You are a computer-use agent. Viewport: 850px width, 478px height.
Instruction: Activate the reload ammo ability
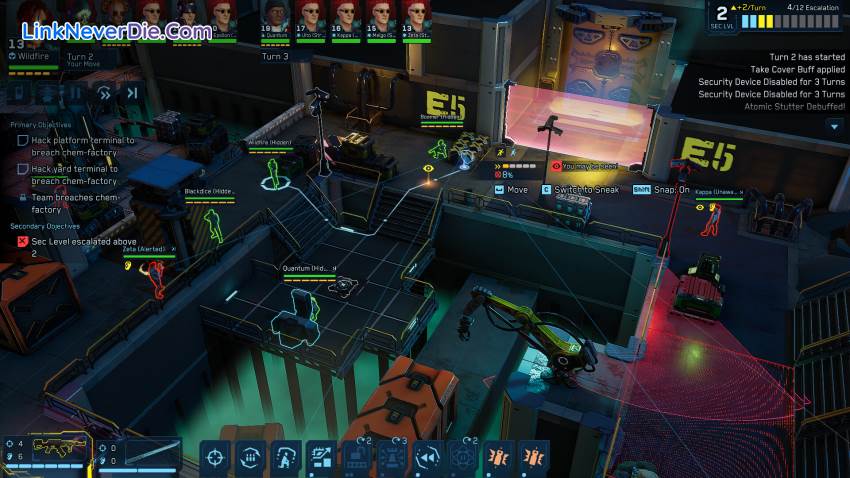249,457
